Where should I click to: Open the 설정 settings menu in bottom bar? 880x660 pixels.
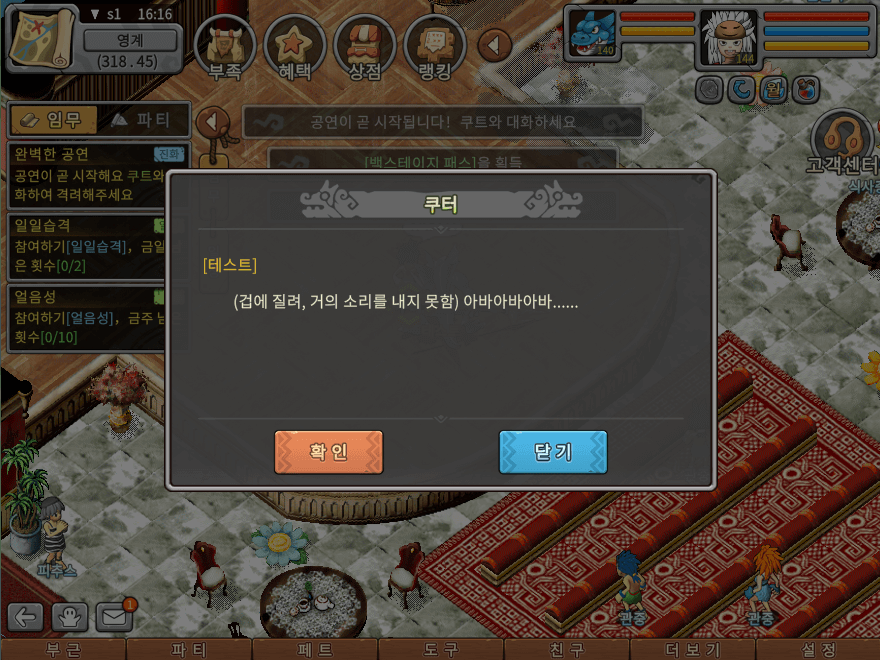[818, 650]
